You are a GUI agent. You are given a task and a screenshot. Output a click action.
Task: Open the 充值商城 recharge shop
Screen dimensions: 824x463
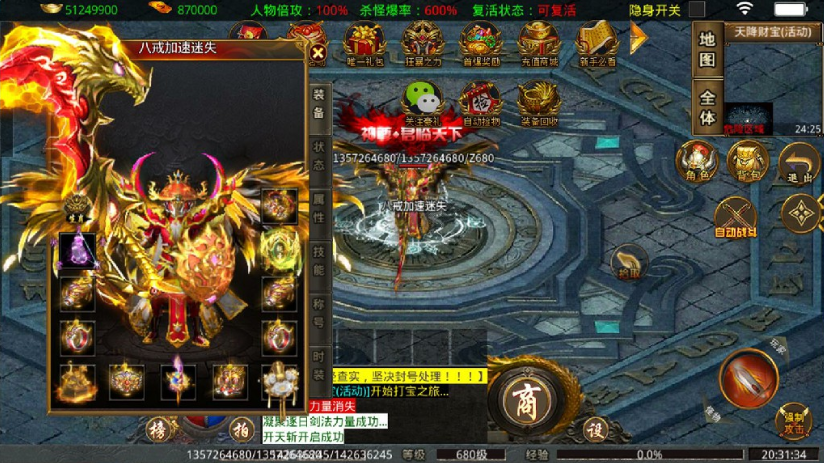539,45
